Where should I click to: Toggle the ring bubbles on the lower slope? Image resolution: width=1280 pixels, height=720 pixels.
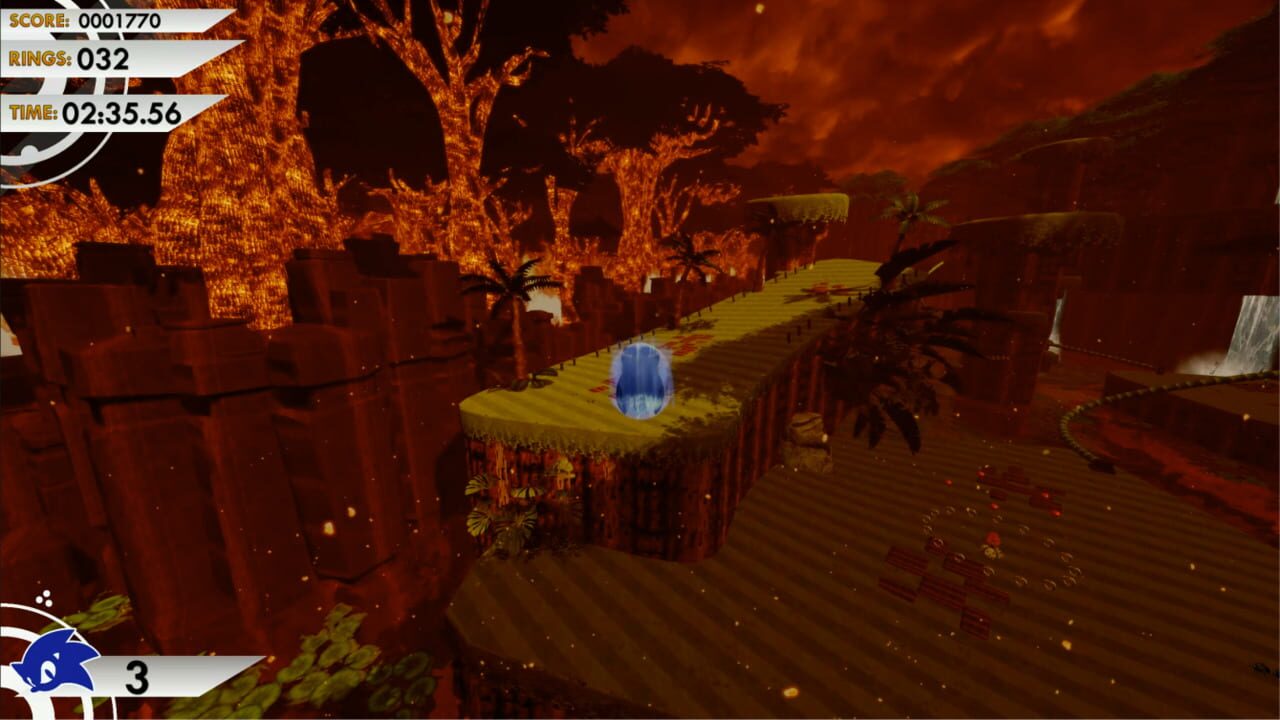pos(1000,545)
